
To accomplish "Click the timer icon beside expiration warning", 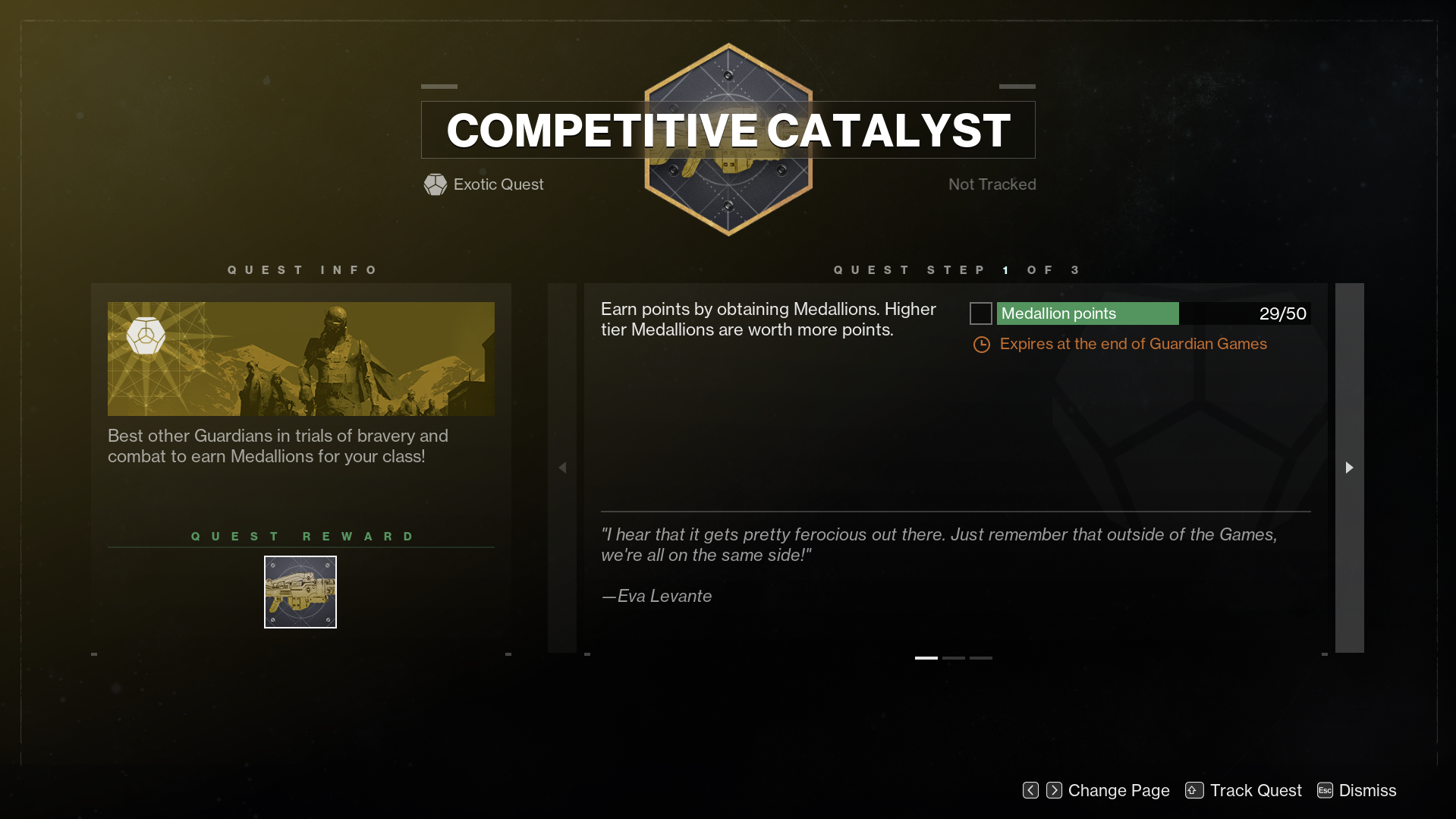I will pos(980,344).
